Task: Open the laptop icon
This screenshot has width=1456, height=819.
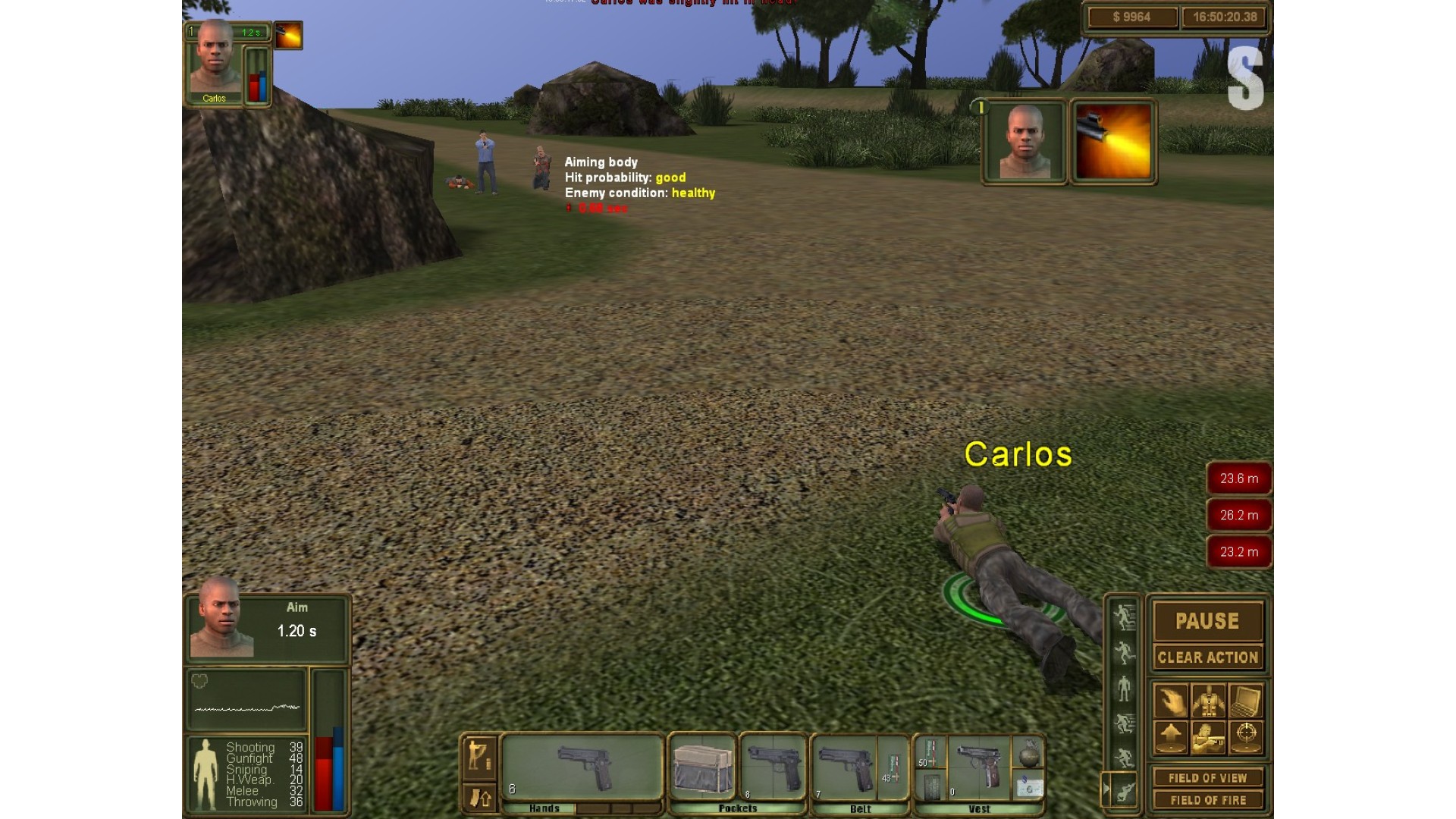Action: [1246, 701]
